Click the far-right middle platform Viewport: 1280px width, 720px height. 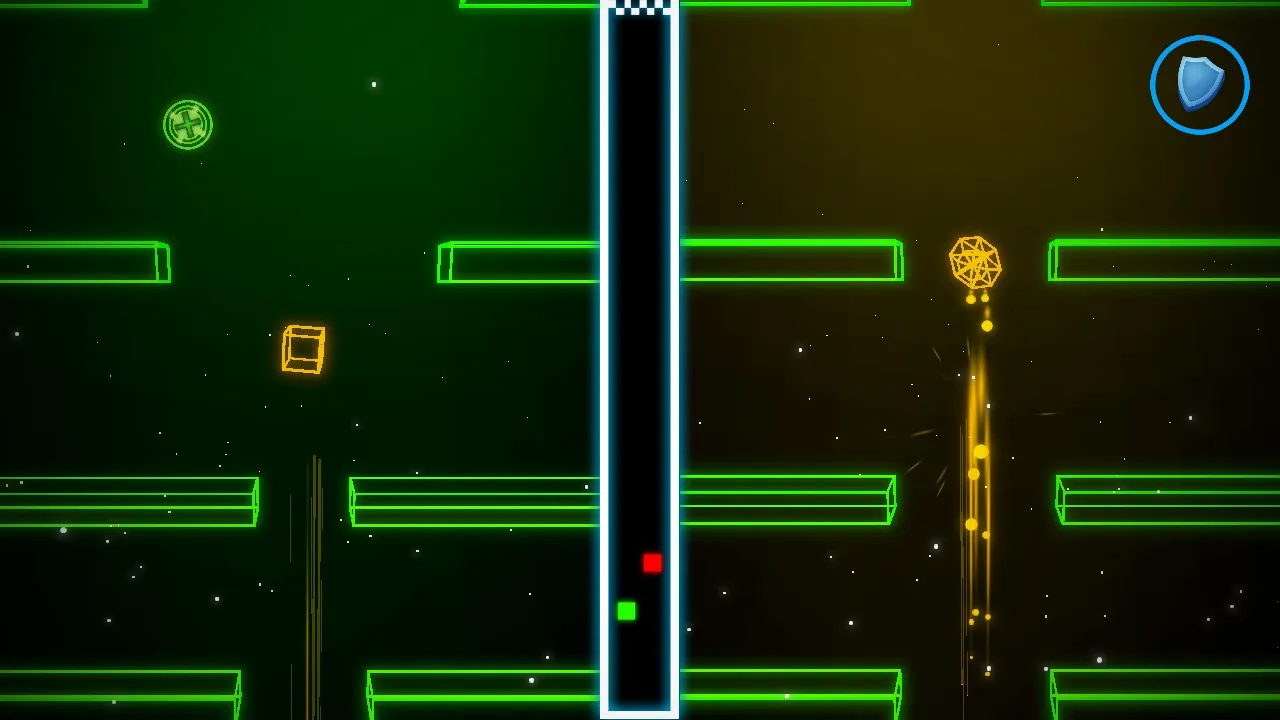[x=1165, y=500]
